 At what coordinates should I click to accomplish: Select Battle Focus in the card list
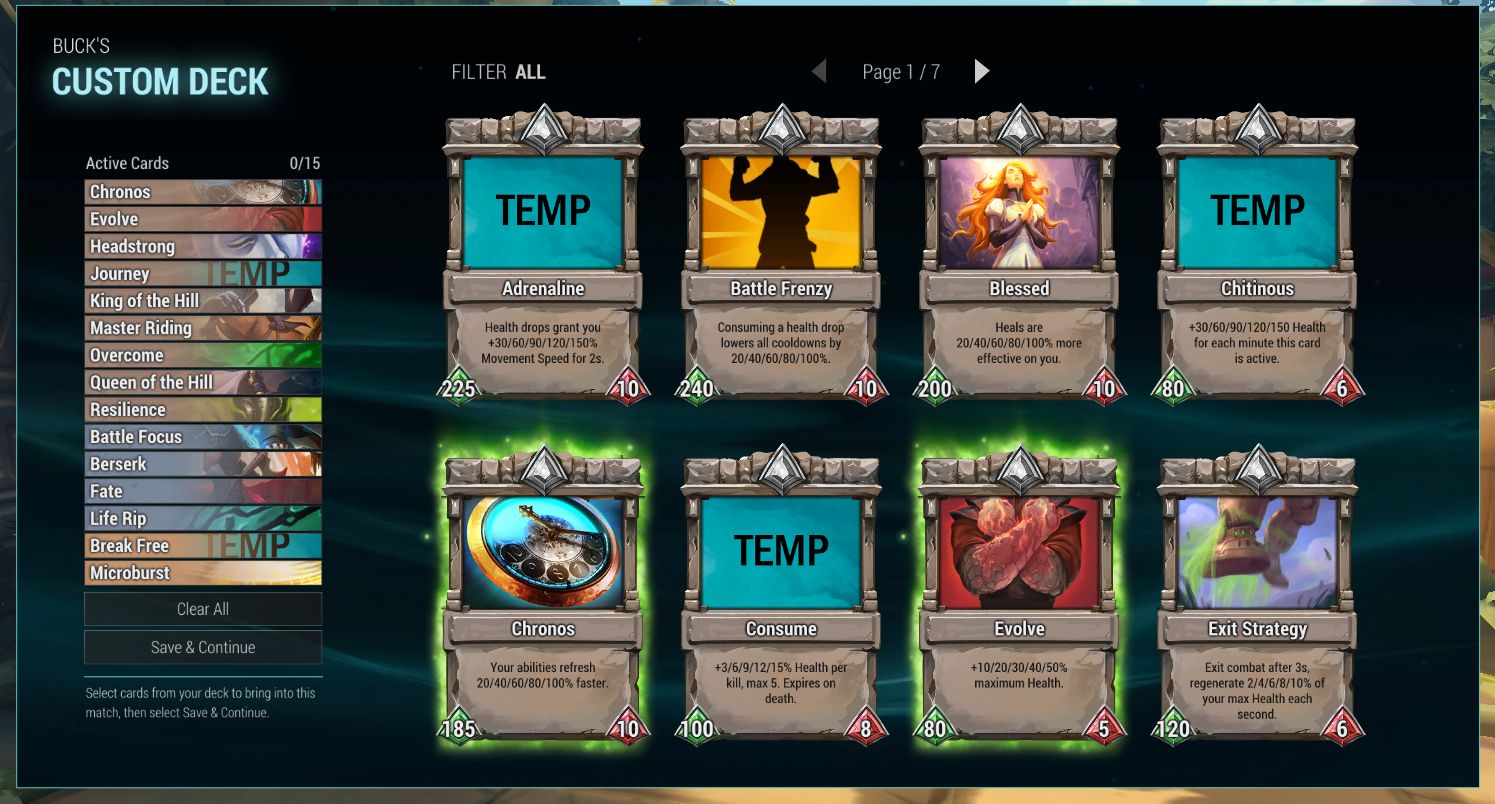[x=203, y=437]
